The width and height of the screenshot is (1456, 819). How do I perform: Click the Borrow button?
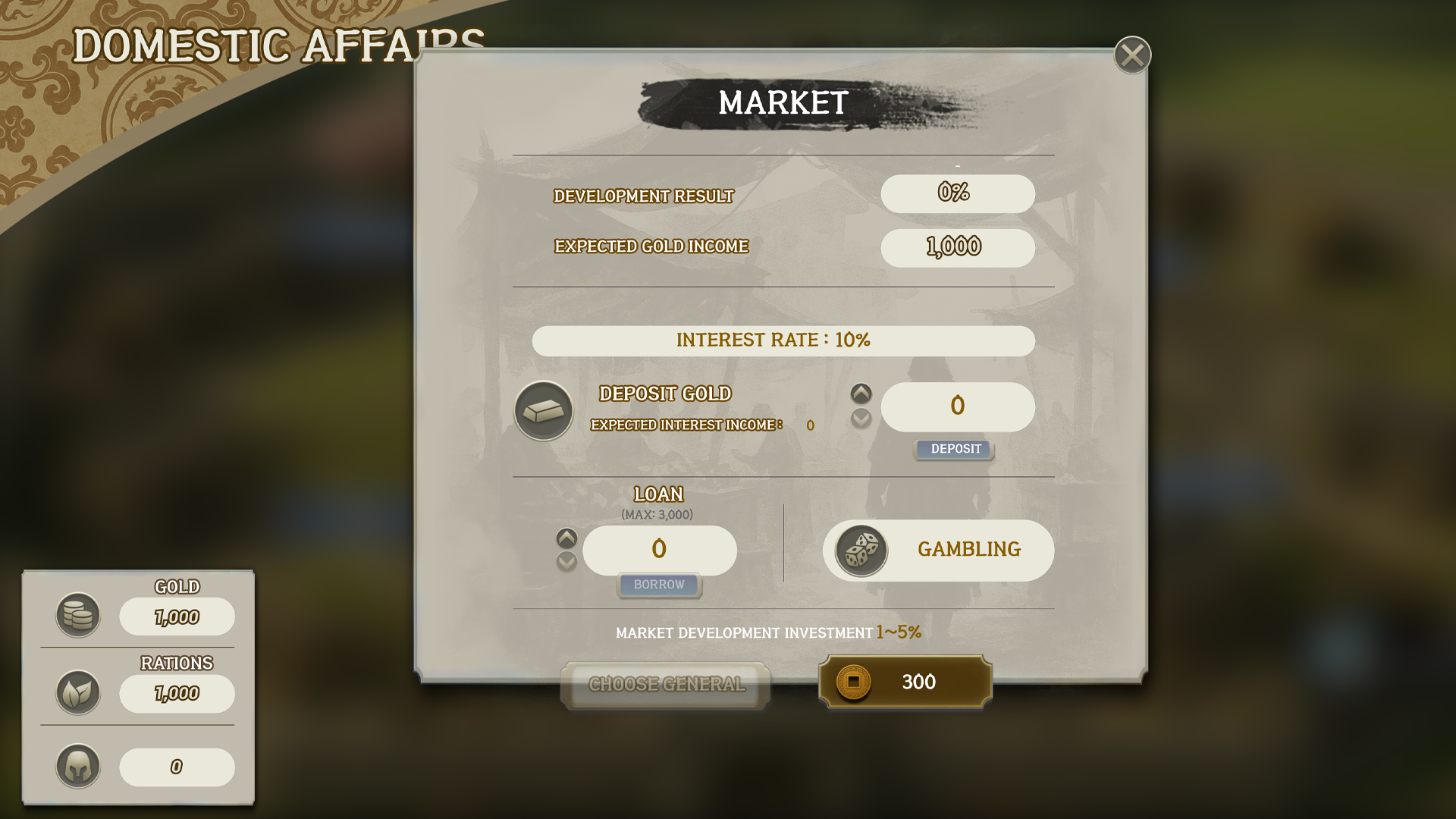pyautogui.click(x=659, y=585)
